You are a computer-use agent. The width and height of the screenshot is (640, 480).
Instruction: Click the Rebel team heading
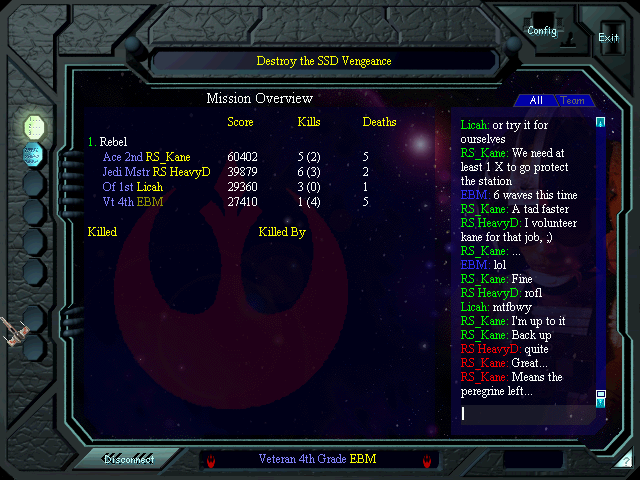click(x=113, y=142)
